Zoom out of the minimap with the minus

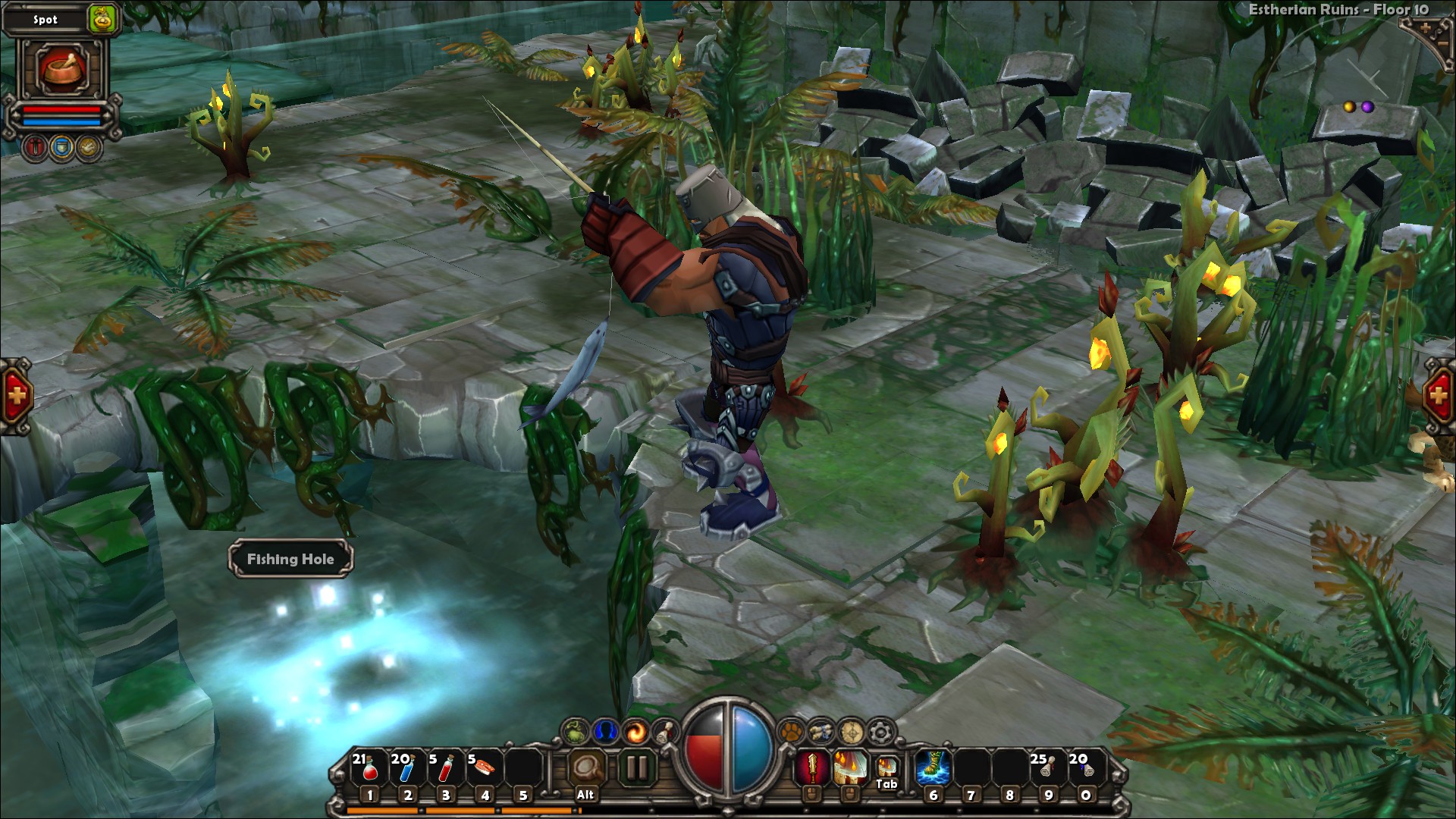tap(1443, 44)
